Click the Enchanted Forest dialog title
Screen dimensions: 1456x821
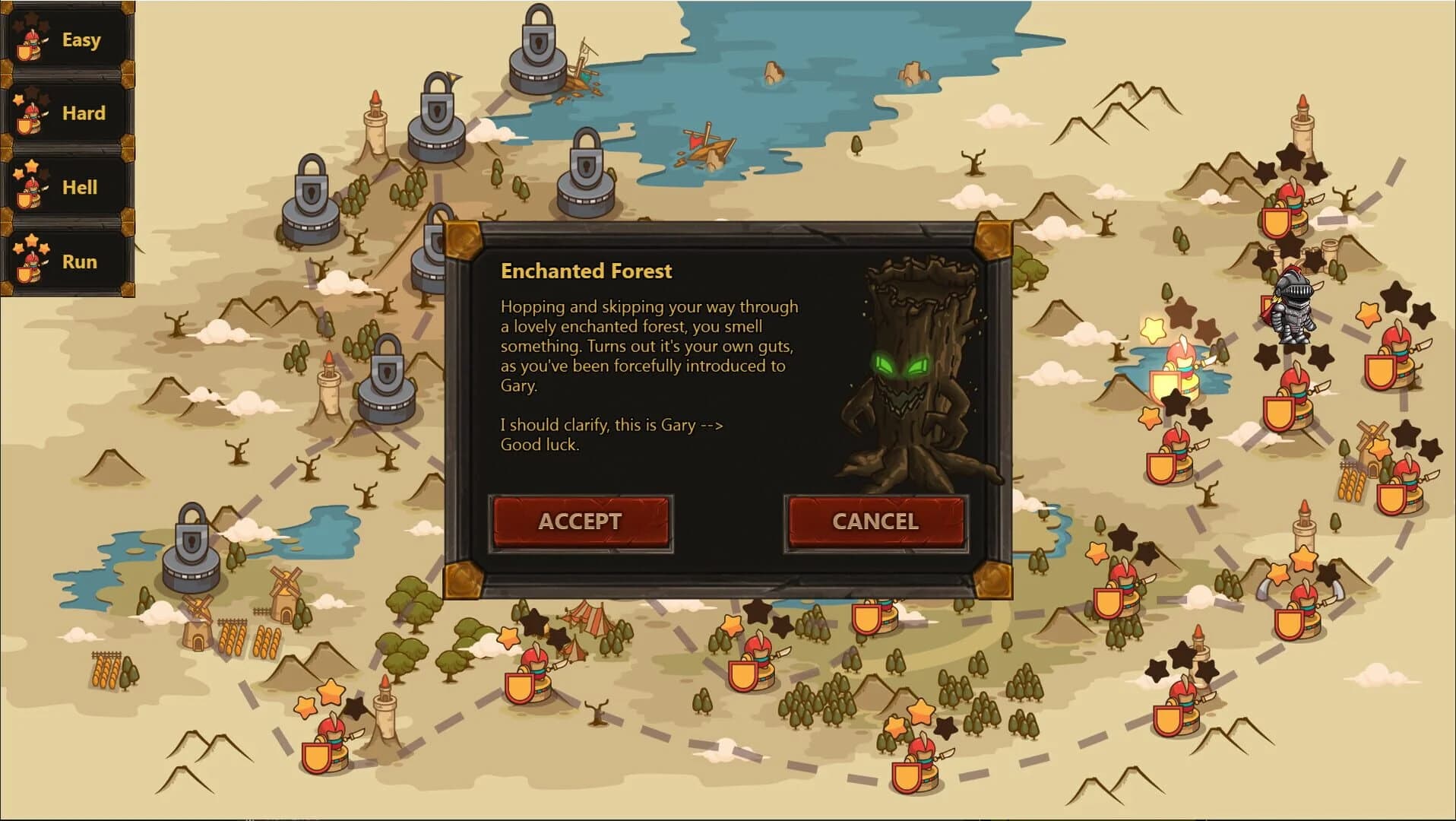585,271
